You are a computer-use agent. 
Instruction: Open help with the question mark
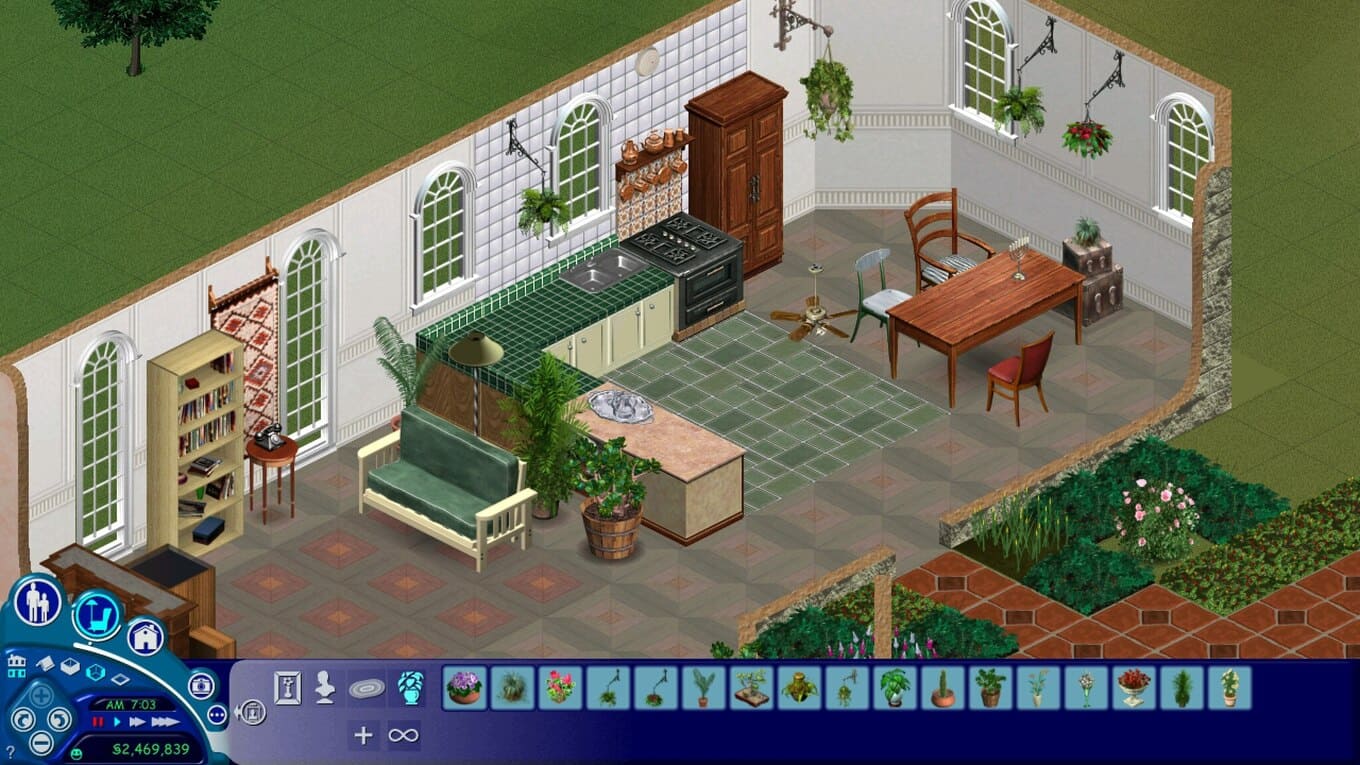click(x=11, y=751)
